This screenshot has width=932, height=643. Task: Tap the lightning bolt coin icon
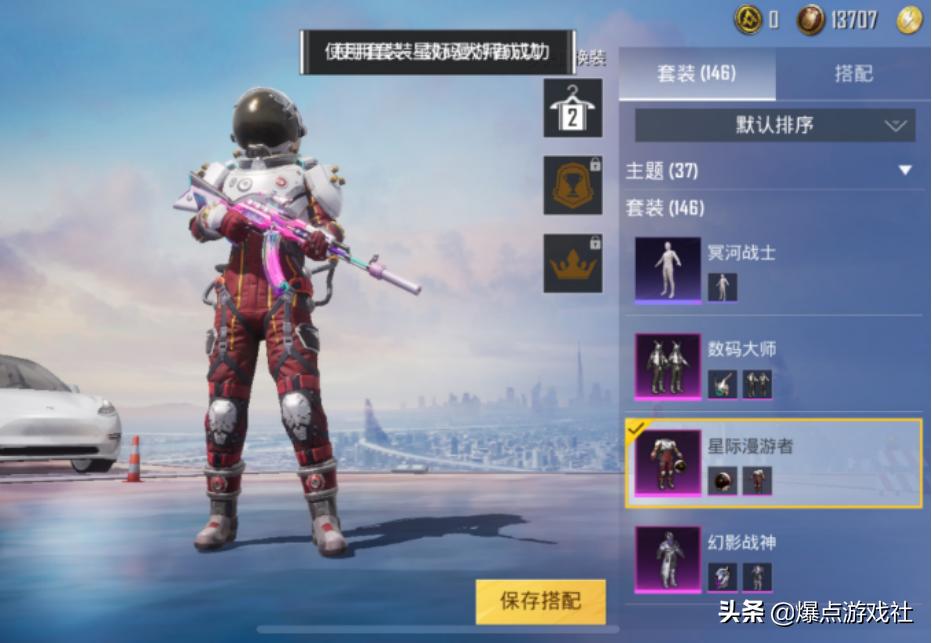click(x=908, y=19)
